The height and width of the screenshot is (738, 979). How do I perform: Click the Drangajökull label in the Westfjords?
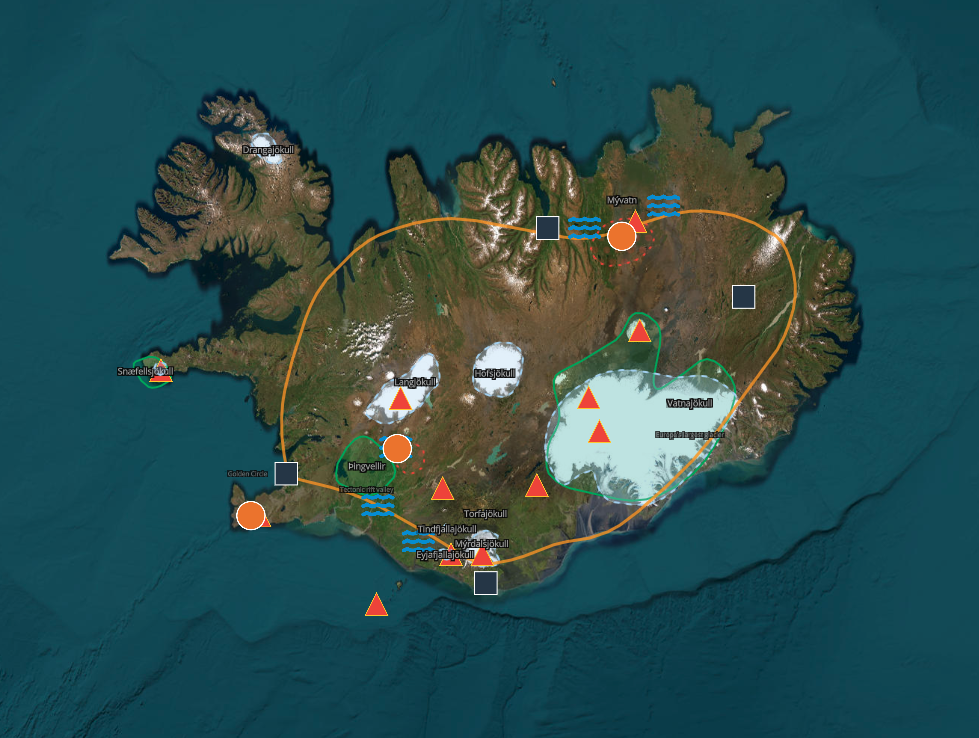click(268, 150)
